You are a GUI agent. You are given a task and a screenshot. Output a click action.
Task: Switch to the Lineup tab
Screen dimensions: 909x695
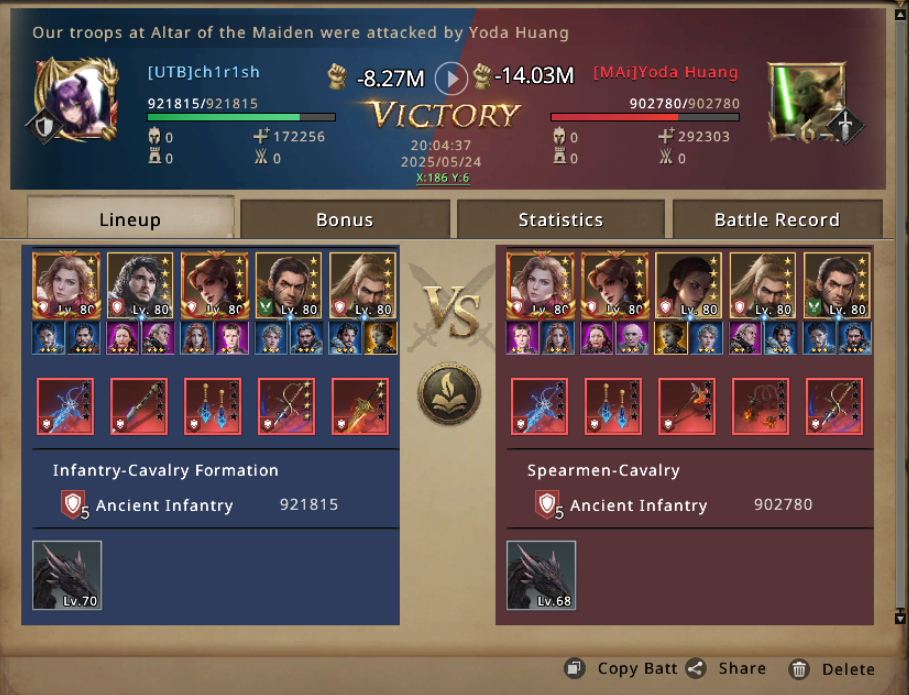[x=130, y=219]
